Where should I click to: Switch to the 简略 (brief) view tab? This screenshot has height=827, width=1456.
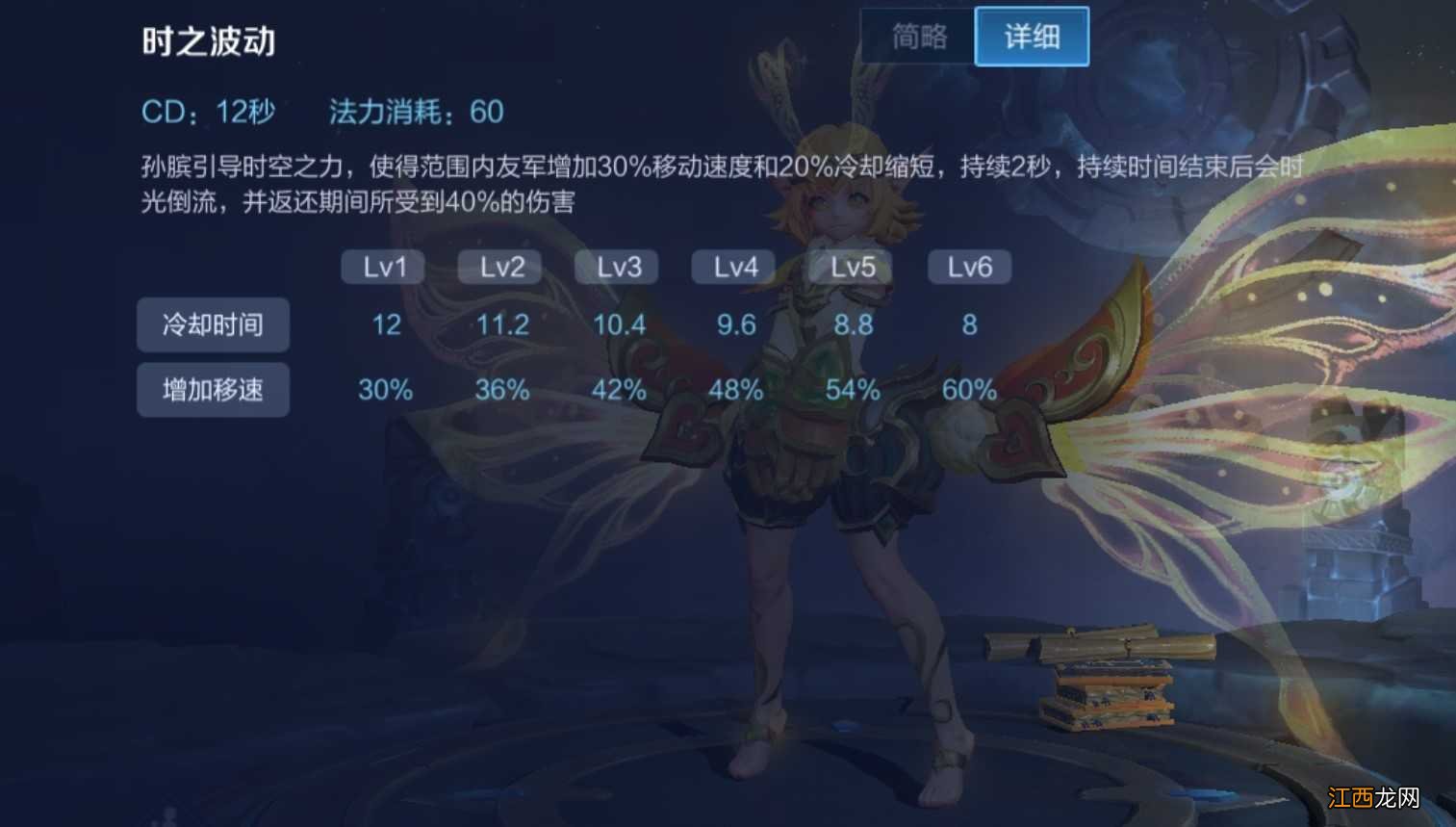[x=917, y=36]
